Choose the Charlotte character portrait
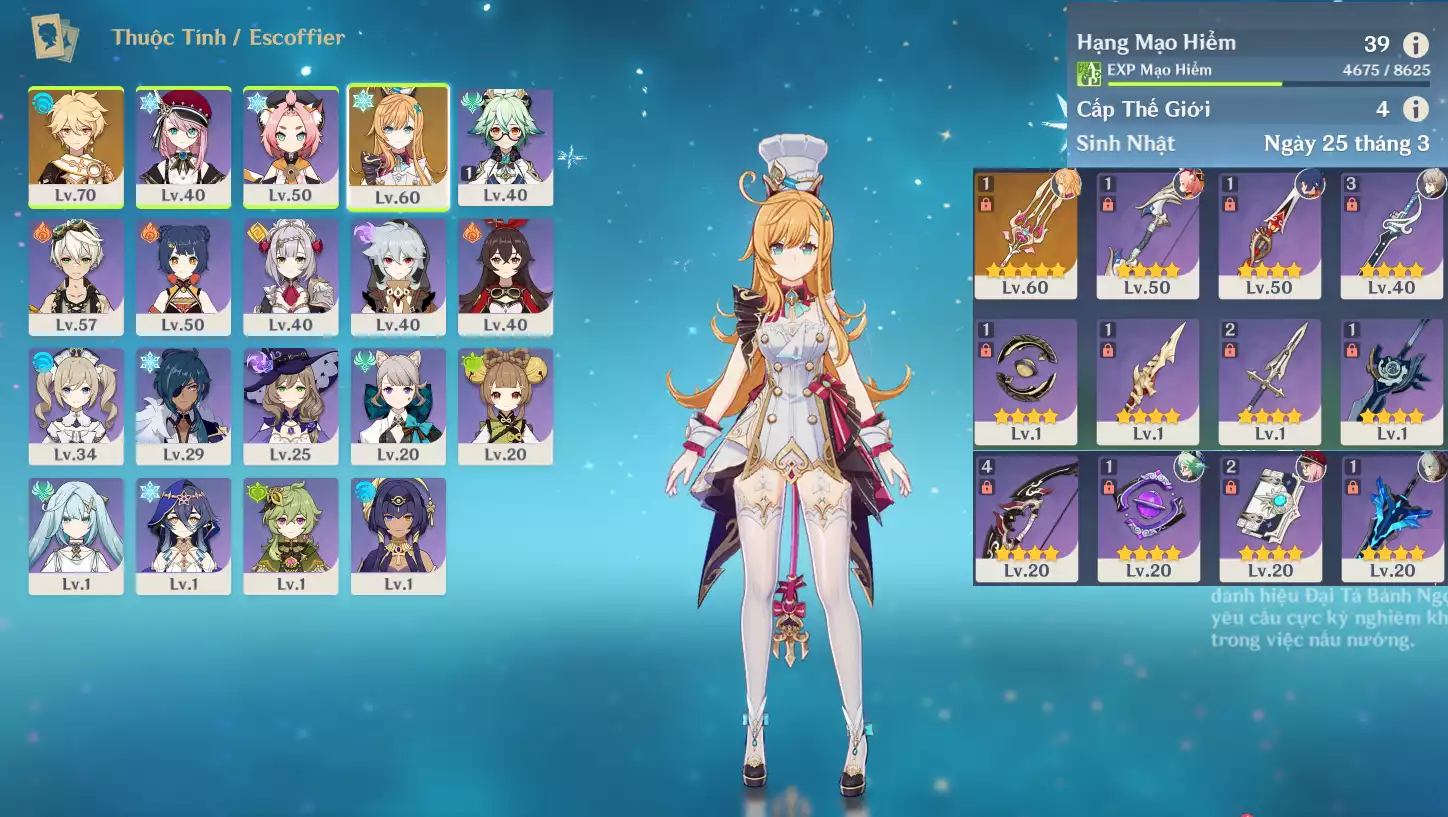 [183, 146]
